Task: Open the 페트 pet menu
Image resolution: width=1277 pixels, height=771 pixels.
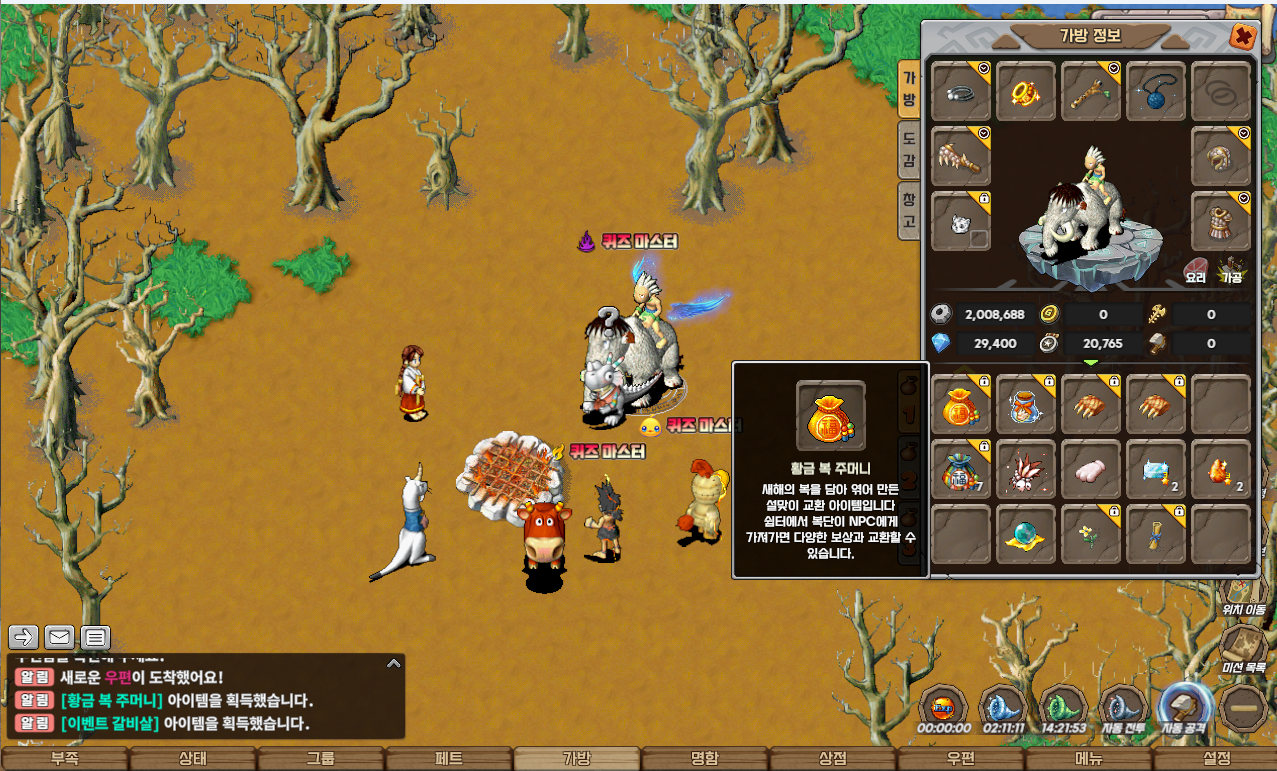Action: (449, 759)
